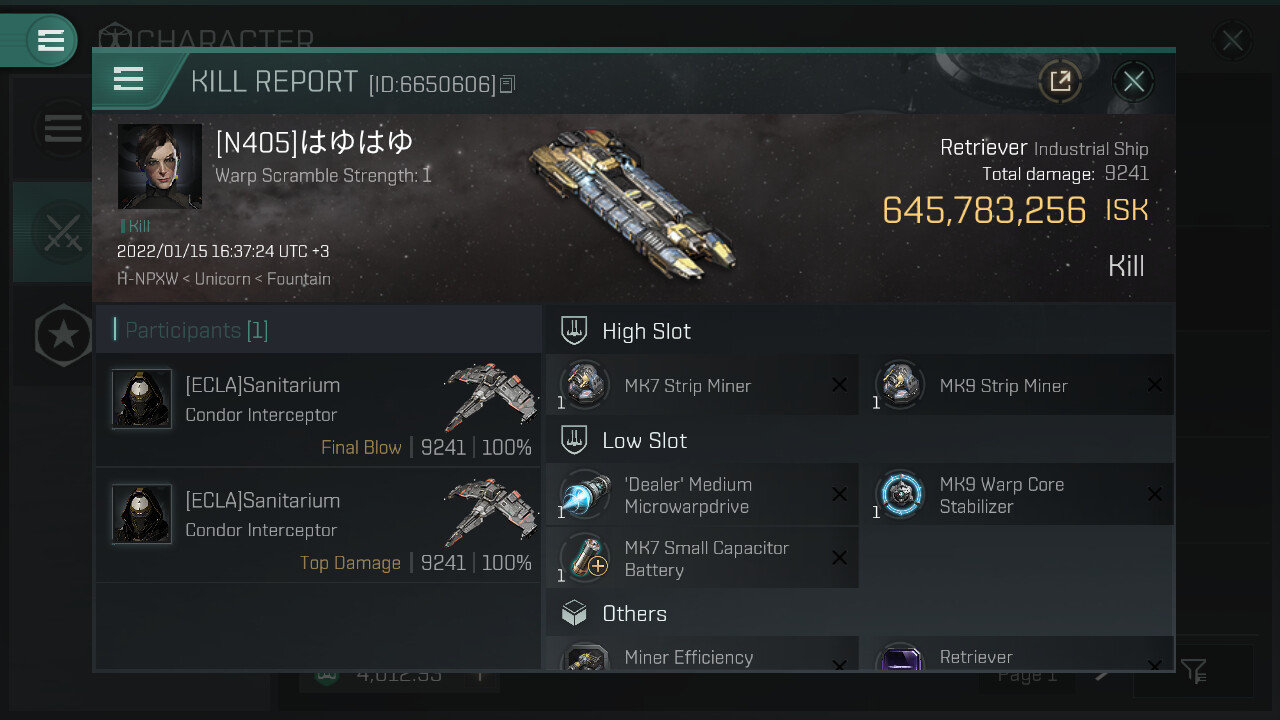Close the Kill Report window

[1133, 81]
